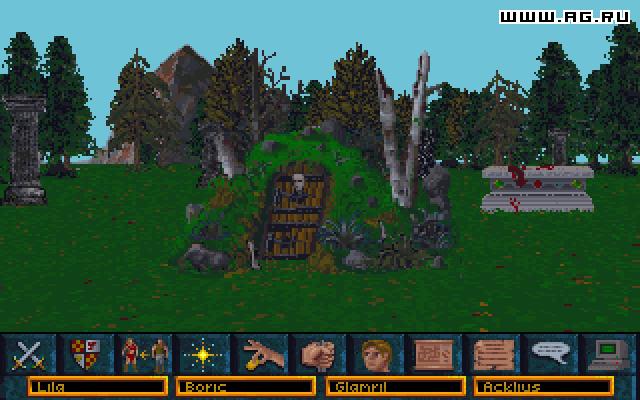Open the computer system options icon
The height and width of the screenshot is (400, 640).
606,354
